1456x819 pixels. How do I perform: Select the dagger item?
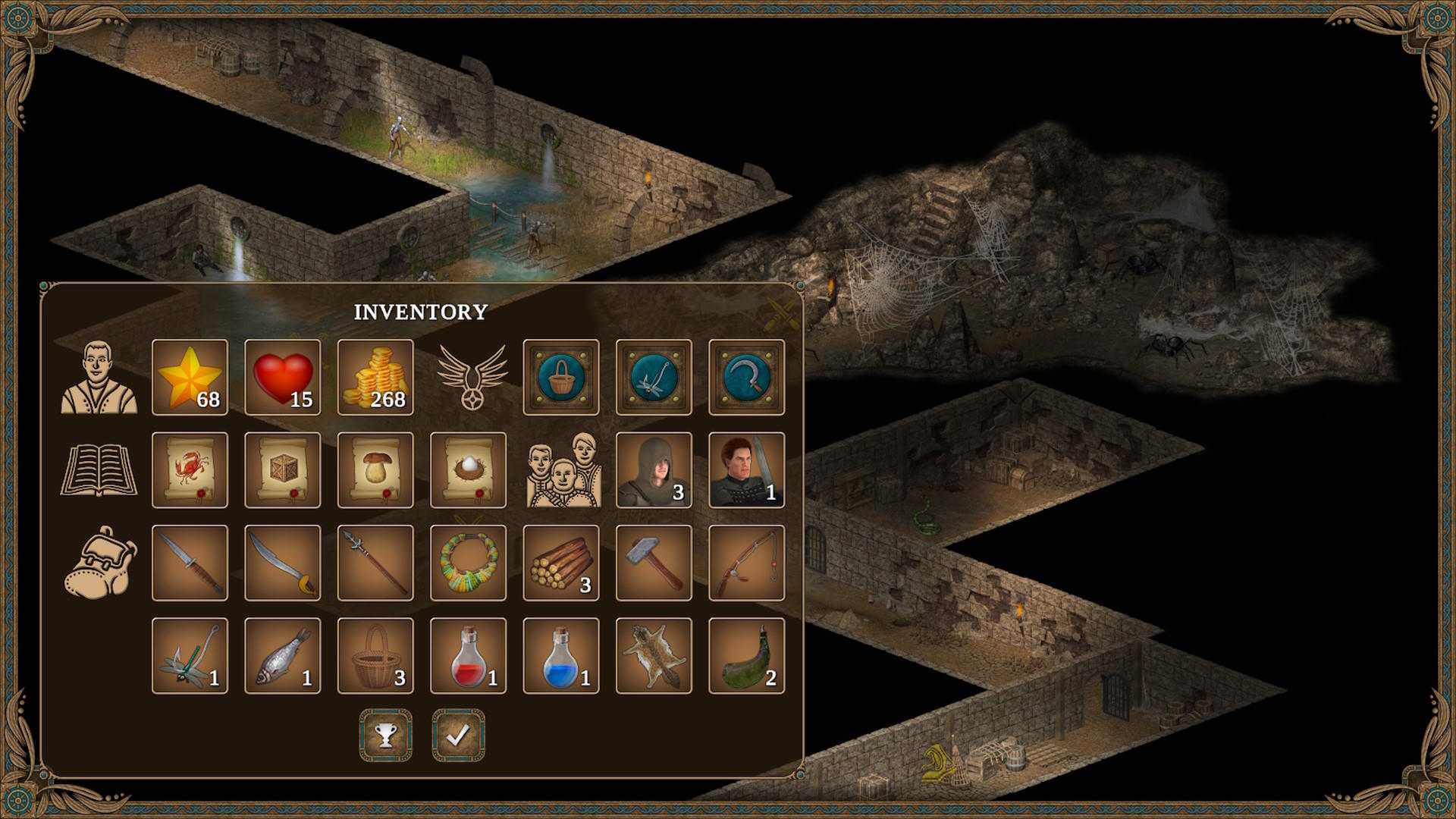point(190,563)
